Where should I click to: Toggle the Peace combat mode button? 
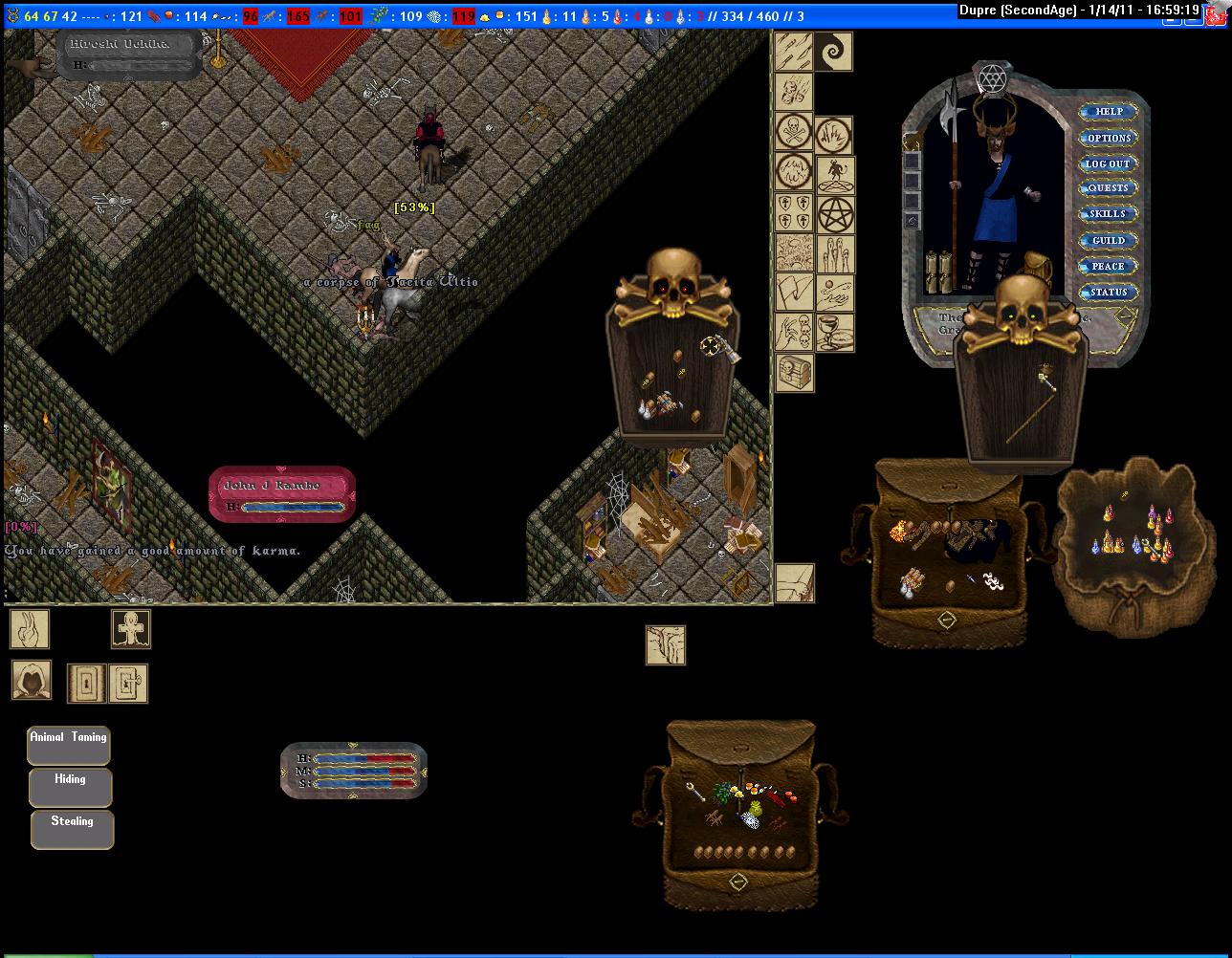tap(1108, 266)
